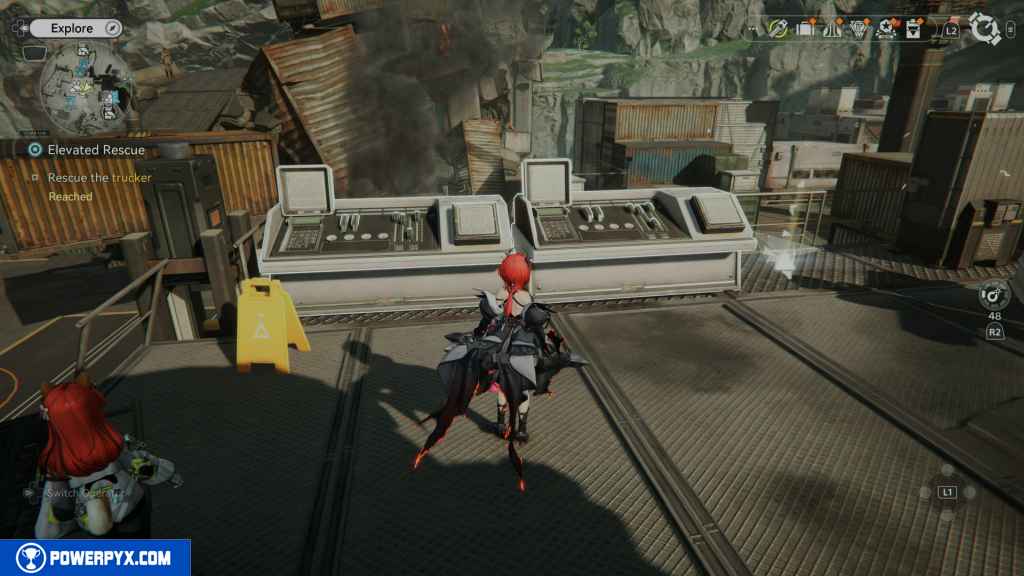
Task: Open the banner flag icon
Action: click(x=913, y=29)
